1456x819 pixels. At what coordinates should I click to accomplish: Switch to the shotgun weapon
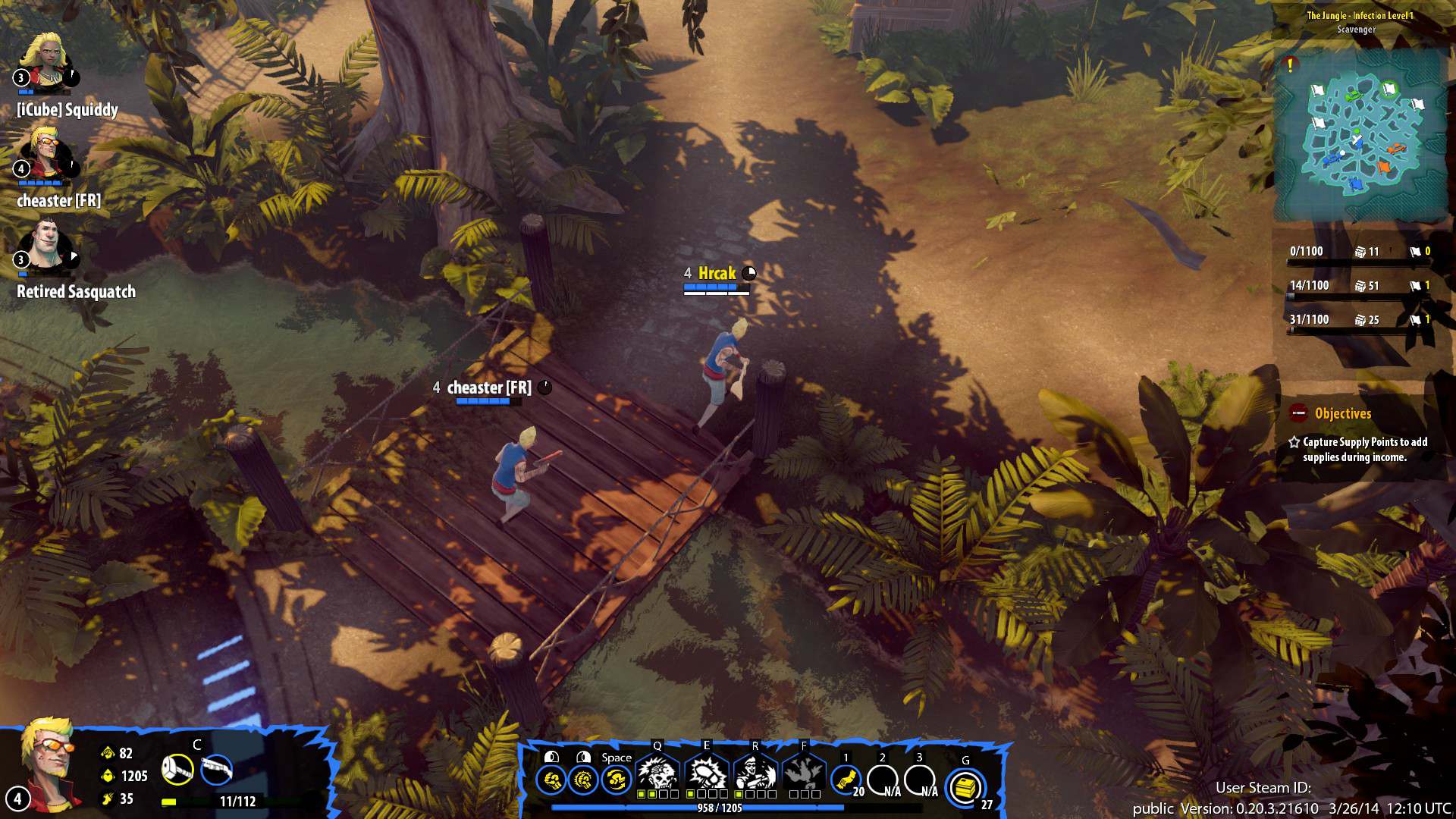217,770
